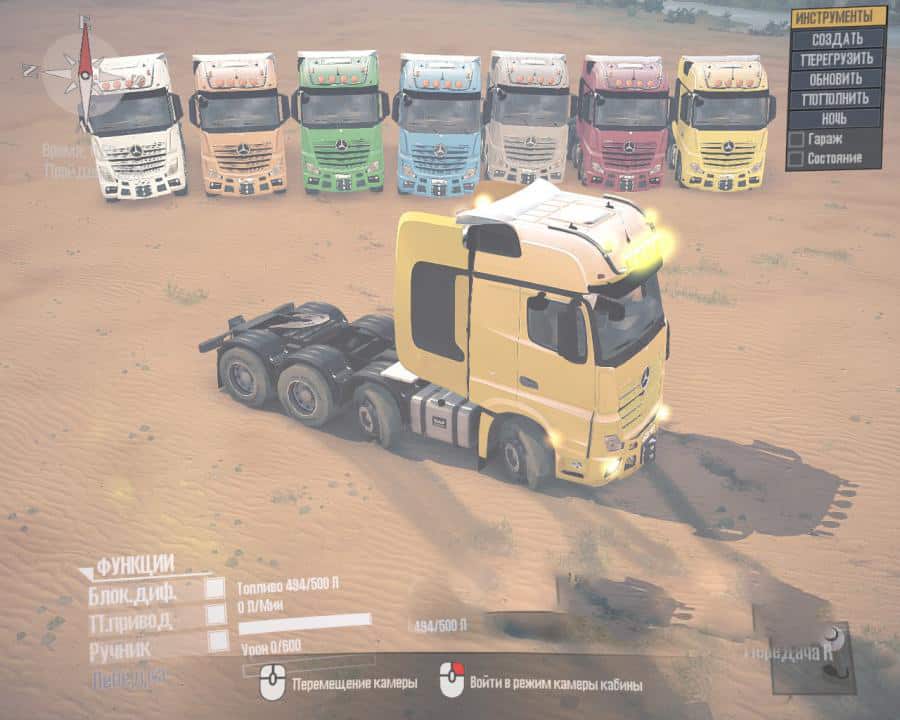This screenshot has width=900, height=720.
Task: Turn on П.привод all-wheel drive
Action: (216, 615)
